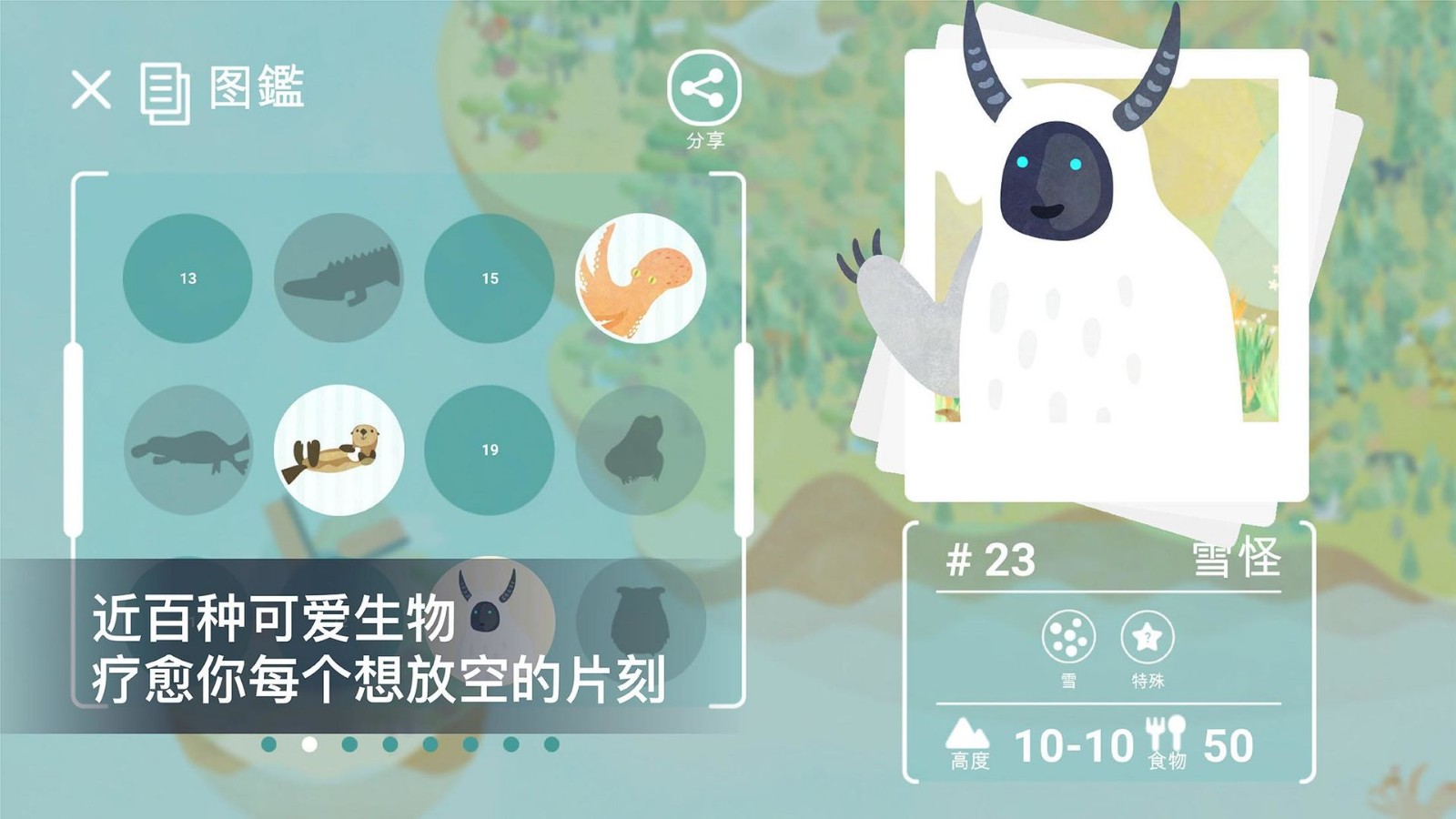Select locked creature number 15

pos(490,278)
